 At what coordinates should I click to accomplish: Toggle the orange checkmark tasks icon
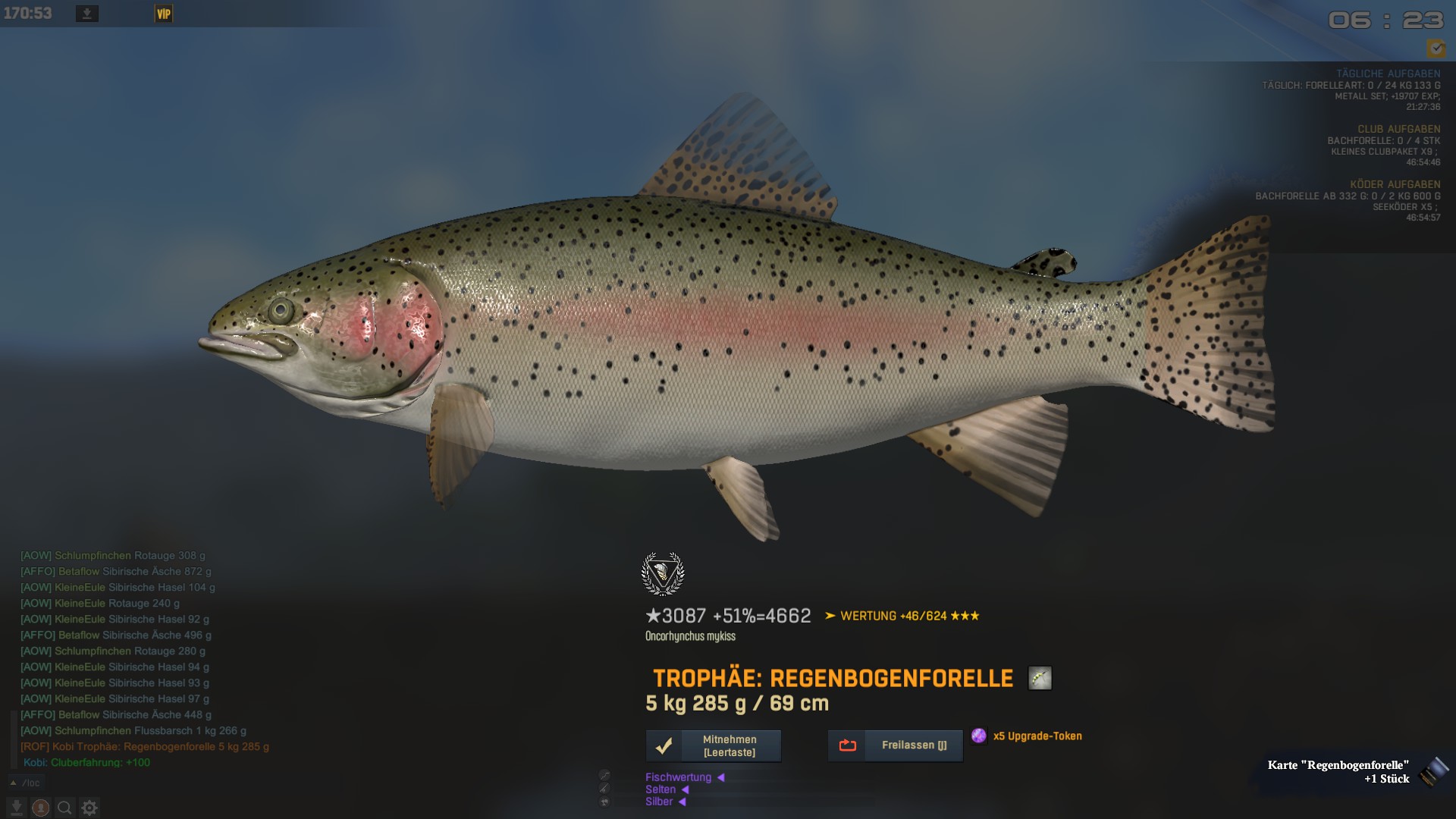pos(1436,49)
